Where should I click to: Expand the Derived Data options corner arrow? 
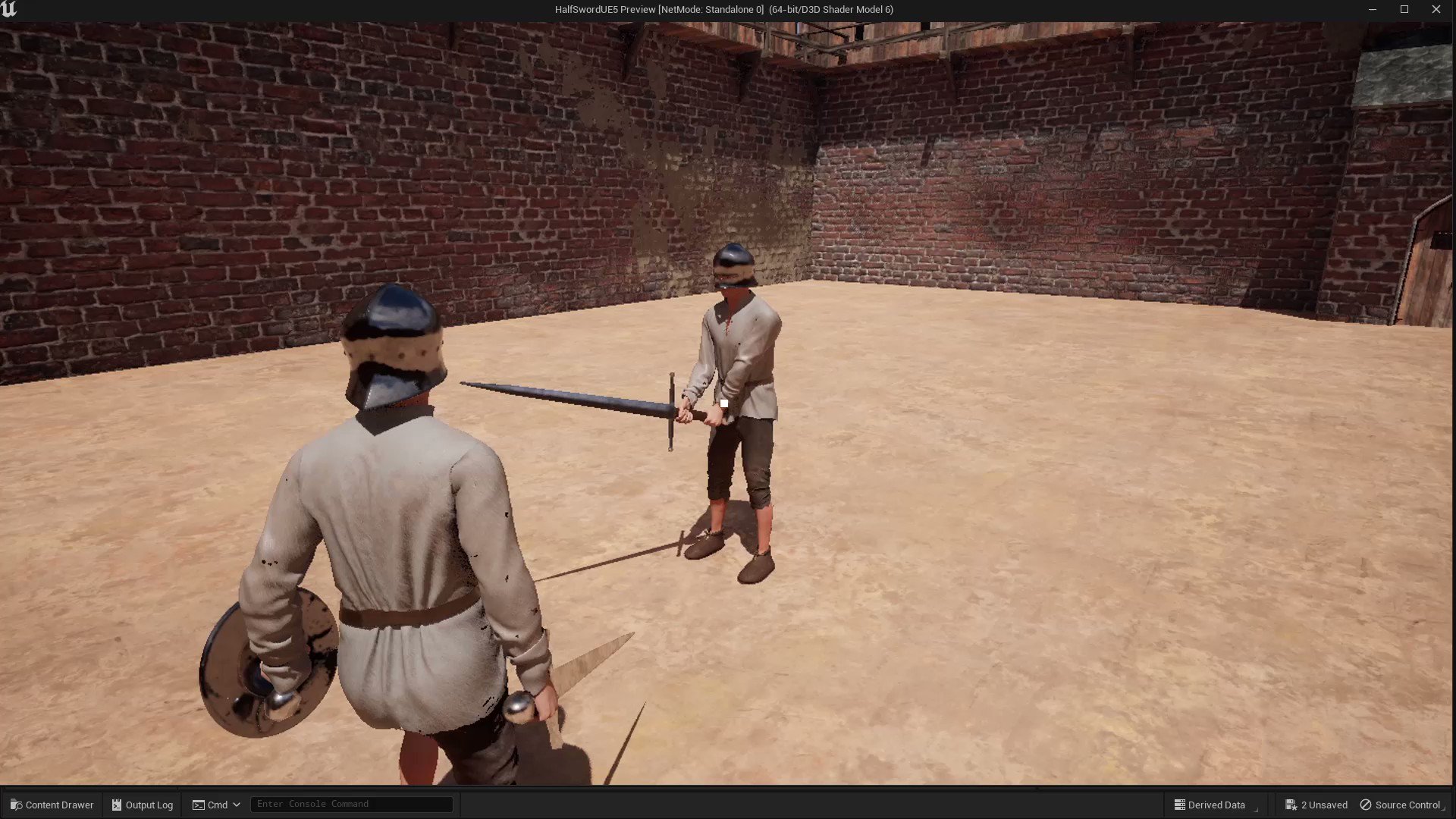click(1257, 811)
